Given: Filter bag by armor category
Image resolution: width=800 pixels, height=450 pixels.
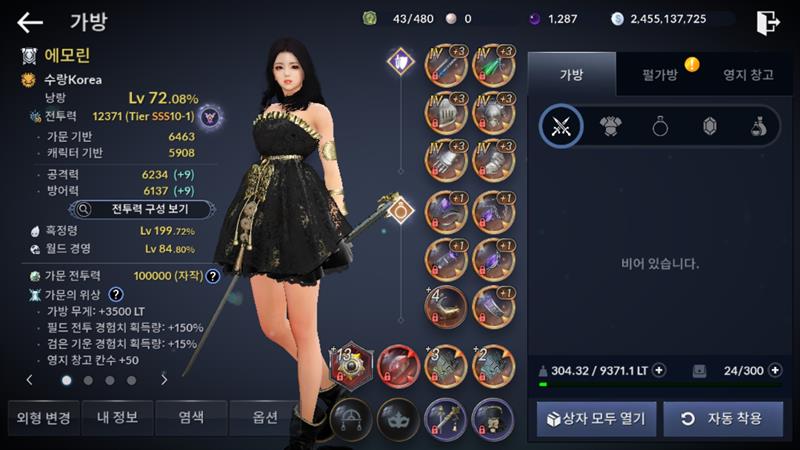Looking at the screenshot, I should pos(610,126).
